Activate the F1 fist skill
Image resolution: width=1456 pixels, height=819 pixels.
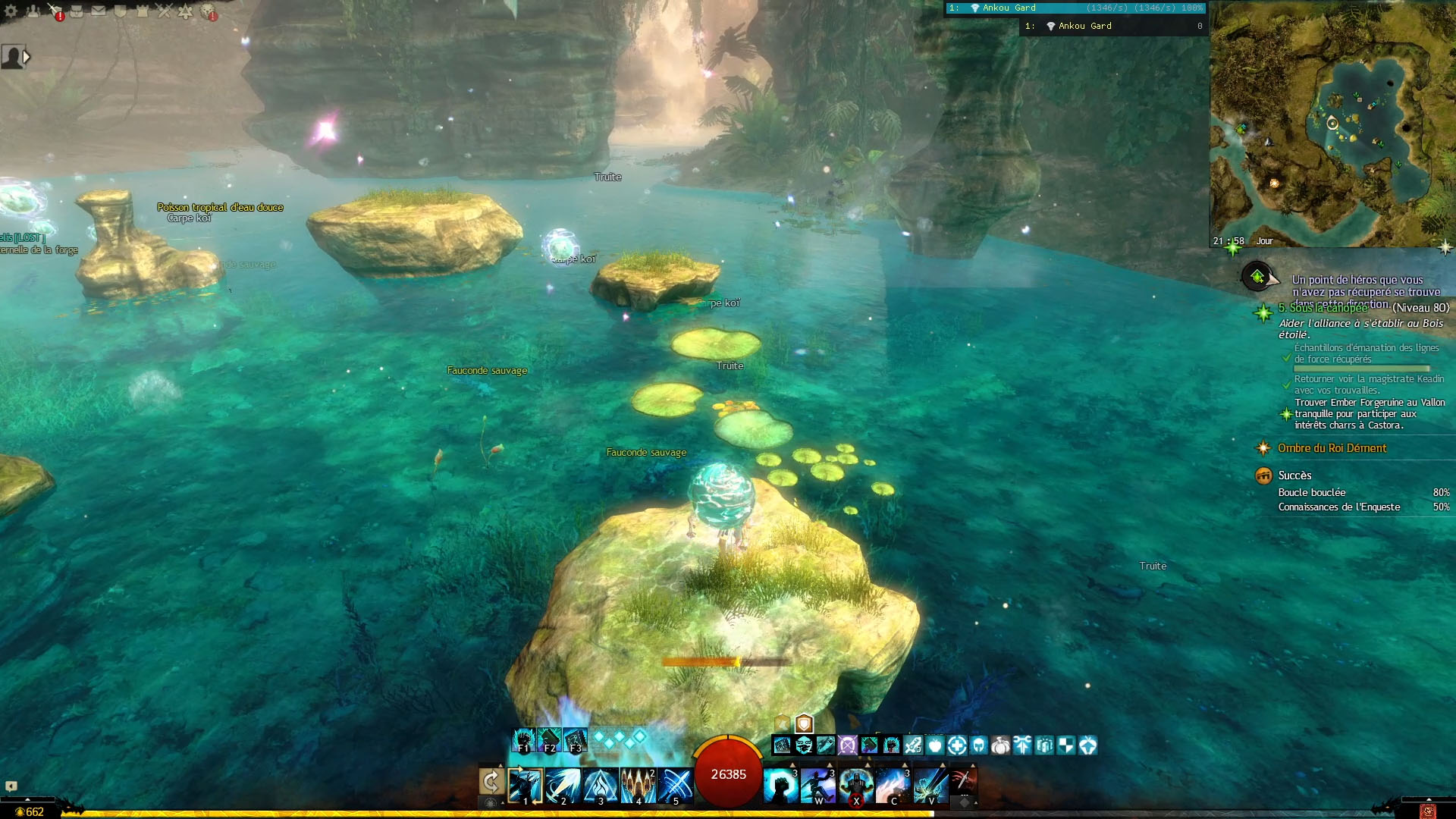click(x=523, y=739)
